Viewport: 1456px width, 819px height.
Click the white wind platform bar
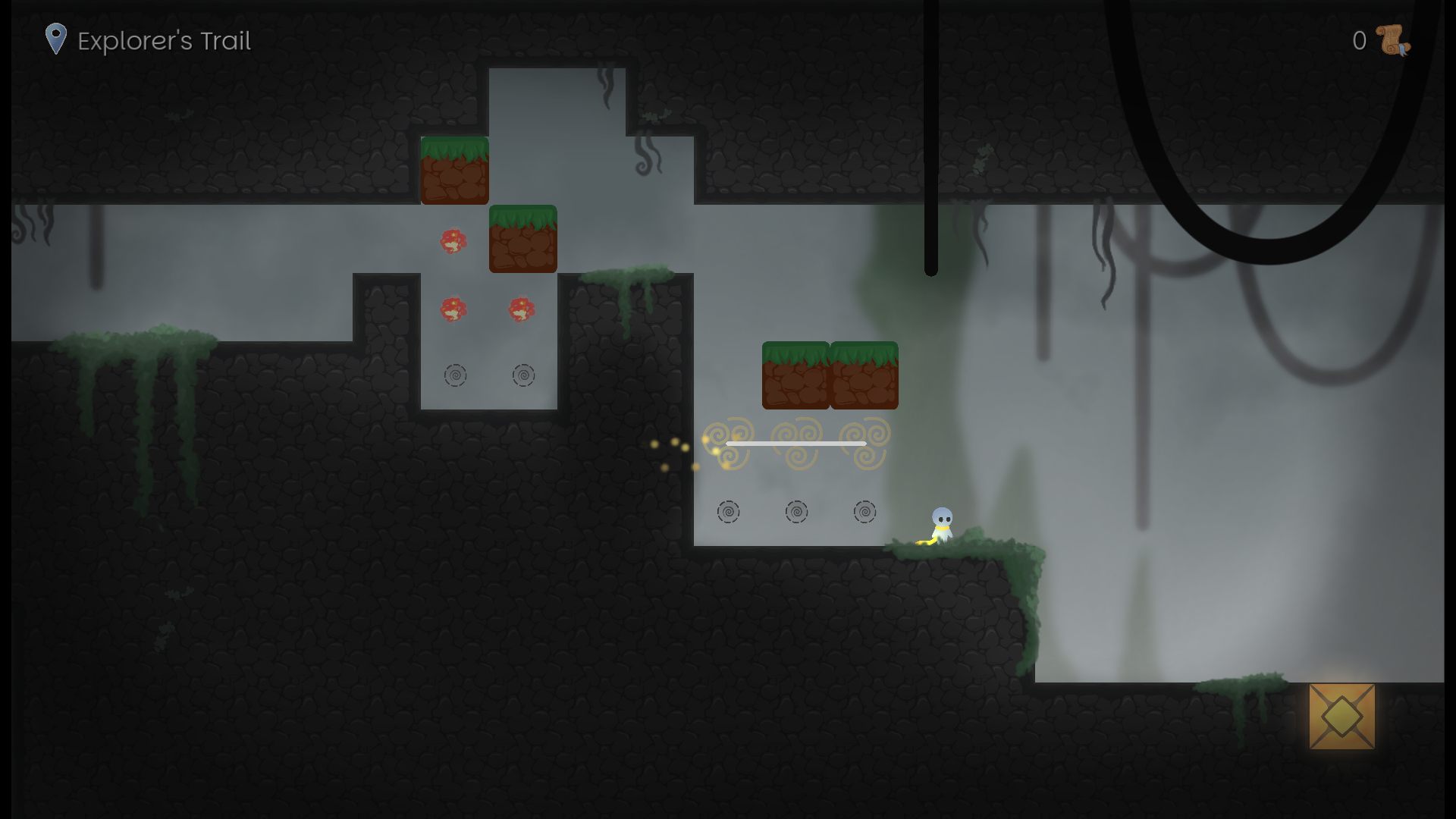pos(795,443)
